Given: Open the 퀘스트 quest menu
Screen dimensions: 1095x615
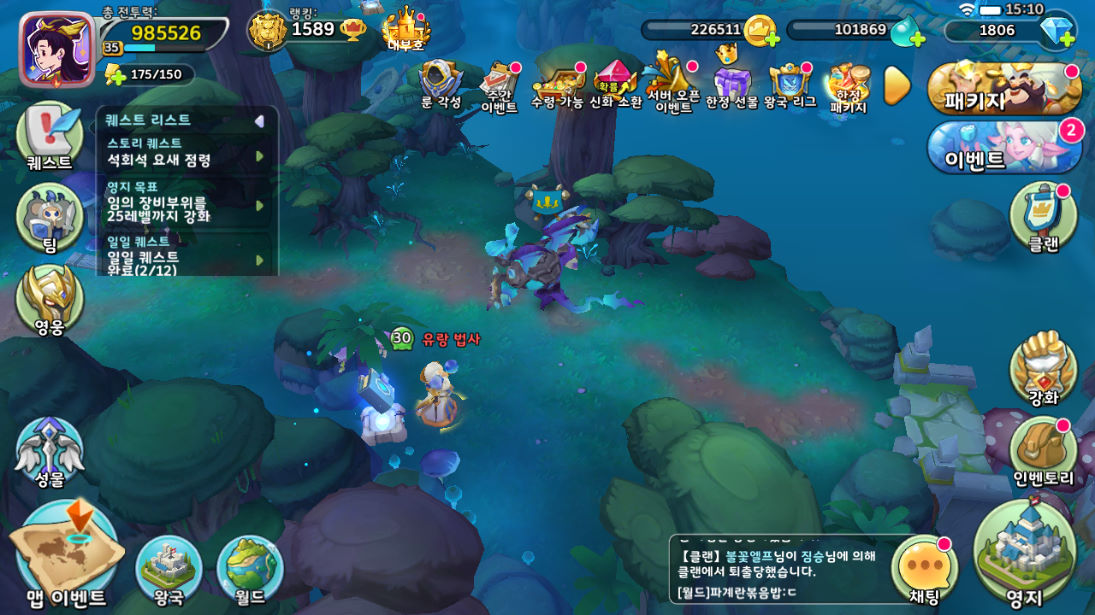Looking at the screenshot, I should [x=49, y=135].
